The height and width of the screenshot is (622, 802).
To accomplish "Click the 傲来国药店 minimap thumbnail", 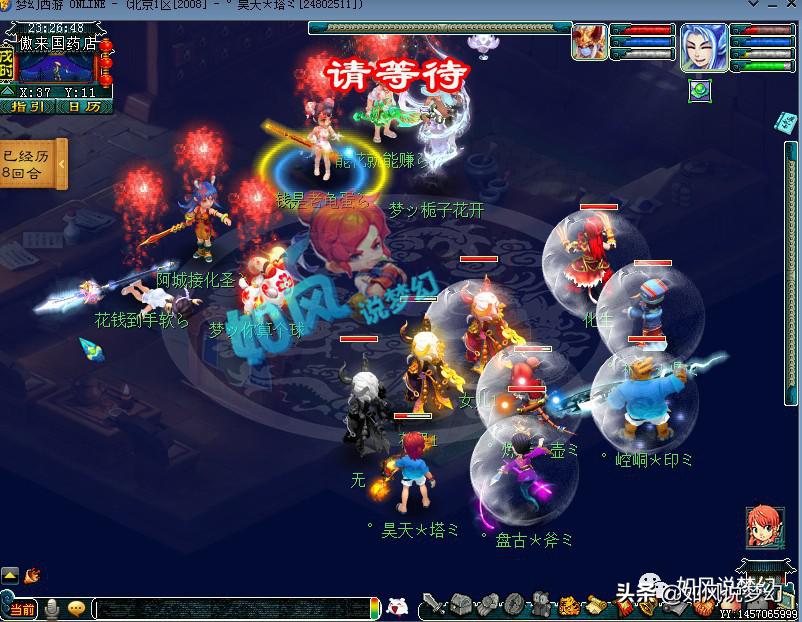I will pyautogui.click(x=57, y=67).
